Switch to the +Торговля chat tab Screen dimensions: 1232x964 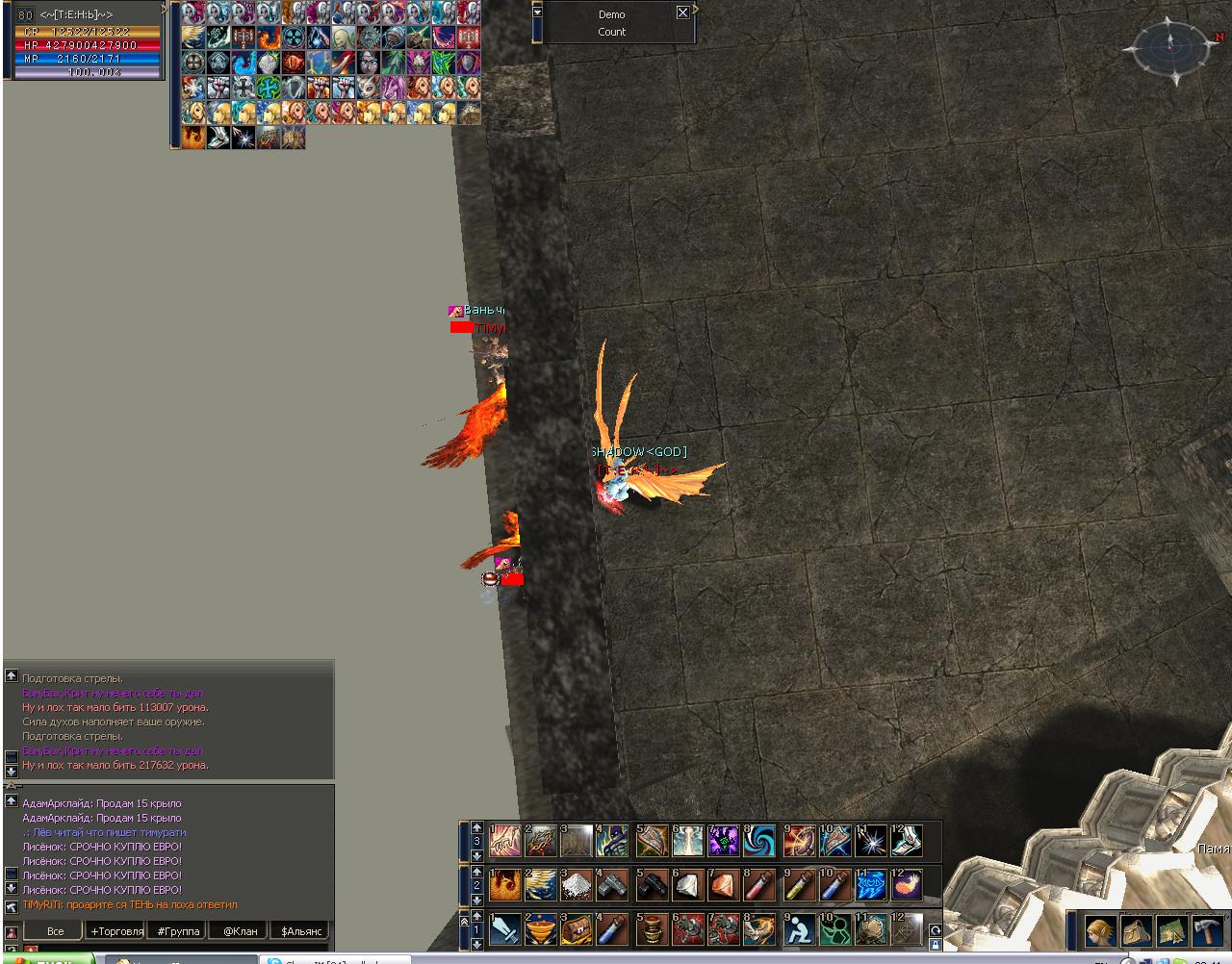116,931
